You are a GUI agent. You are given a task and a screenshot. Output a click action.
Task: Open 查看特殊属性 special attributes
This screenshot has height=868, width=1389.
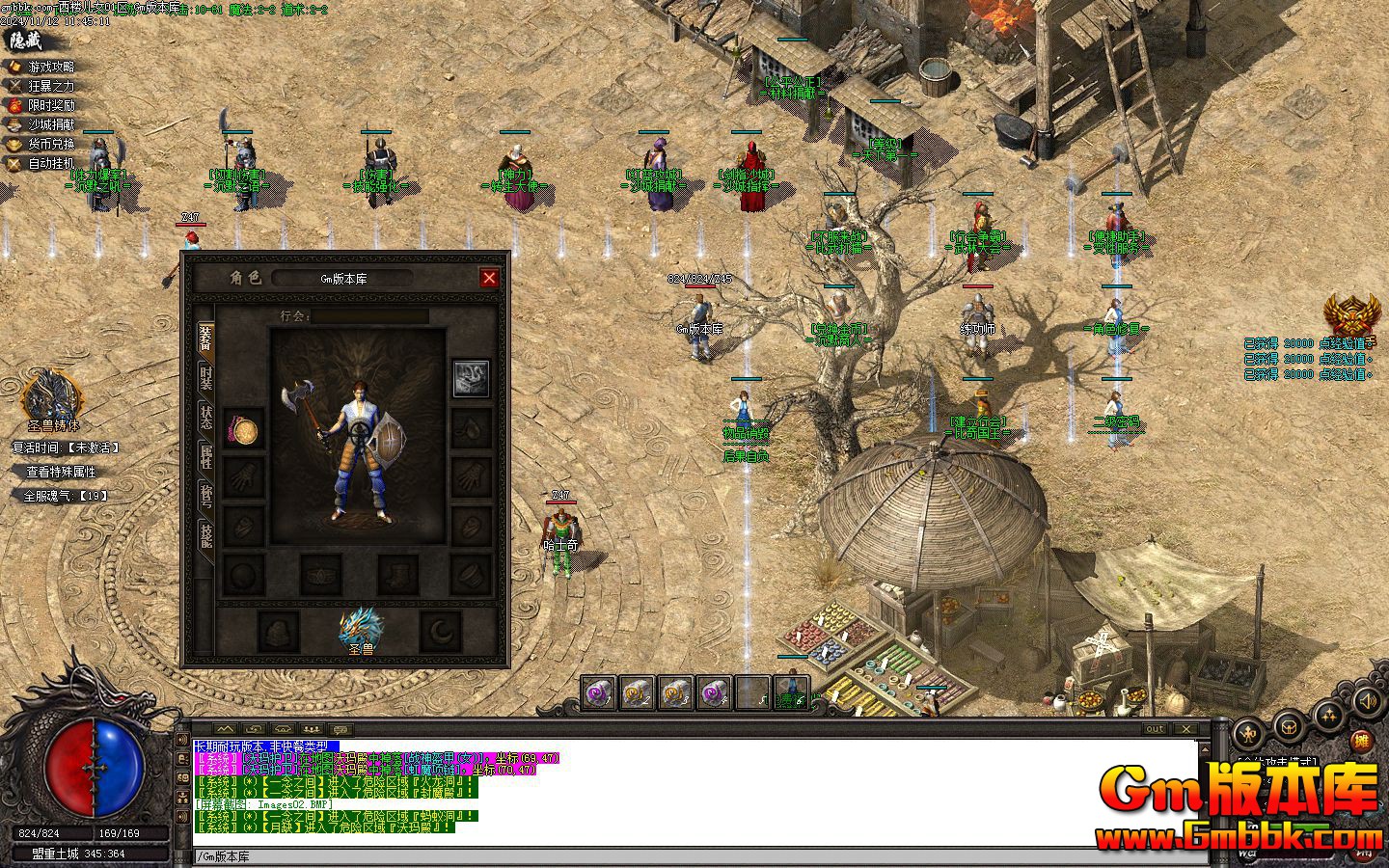click(61, 472)
